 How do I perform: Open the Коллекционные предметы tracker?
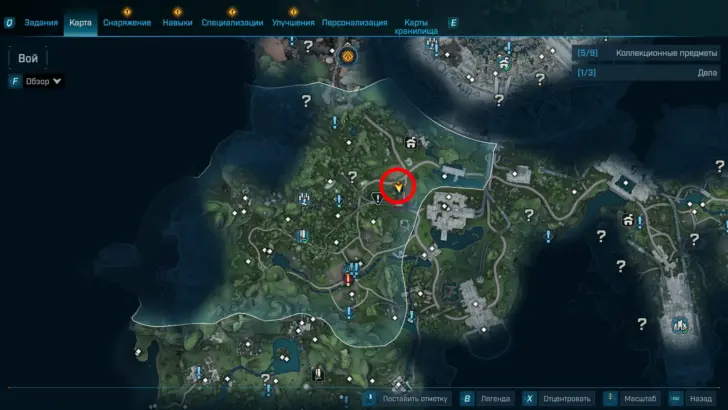pyautogui.click(x=647, y=52)
